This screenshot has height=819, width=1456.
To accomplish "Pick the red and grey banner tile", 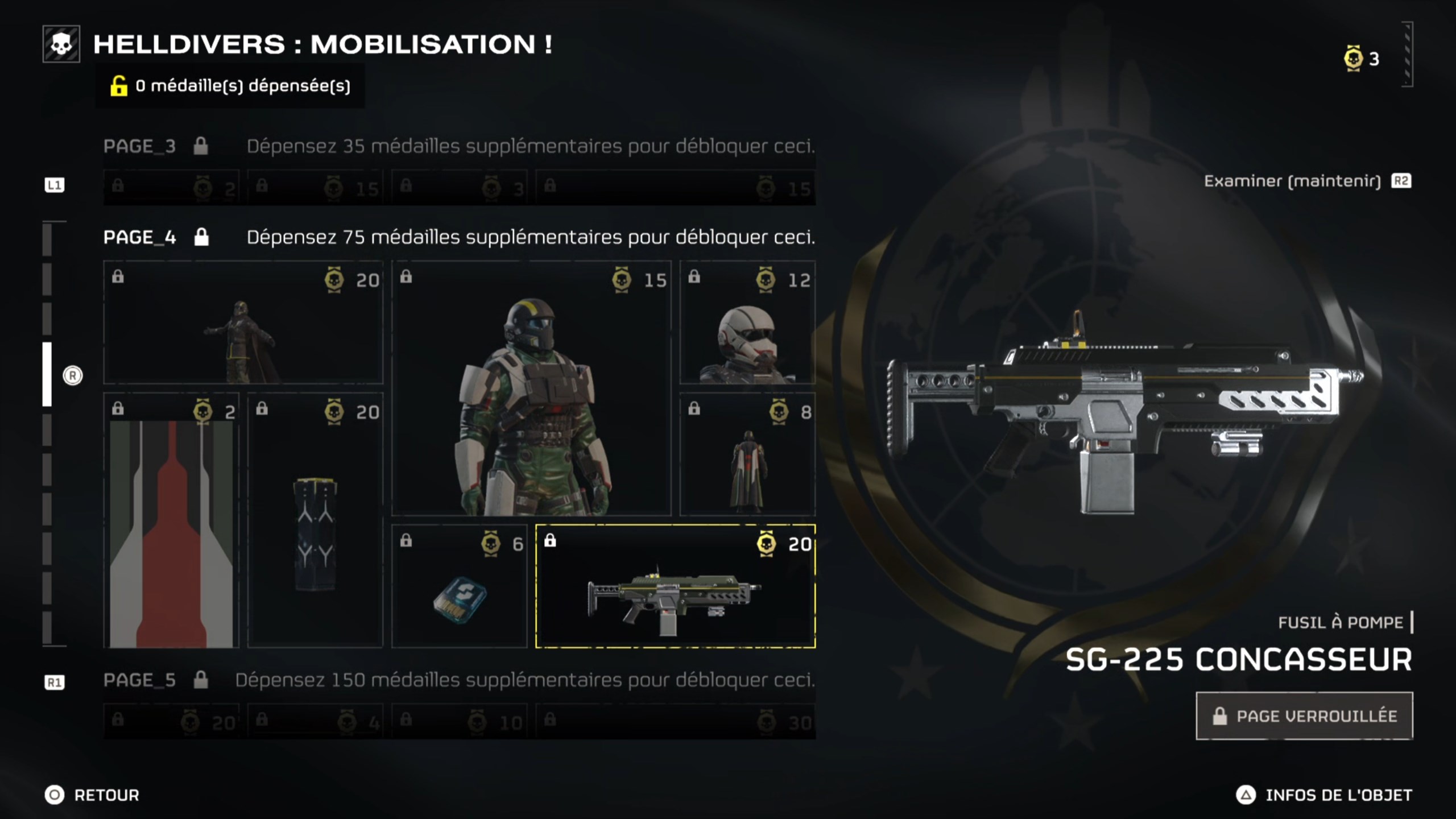I will 171,520.
